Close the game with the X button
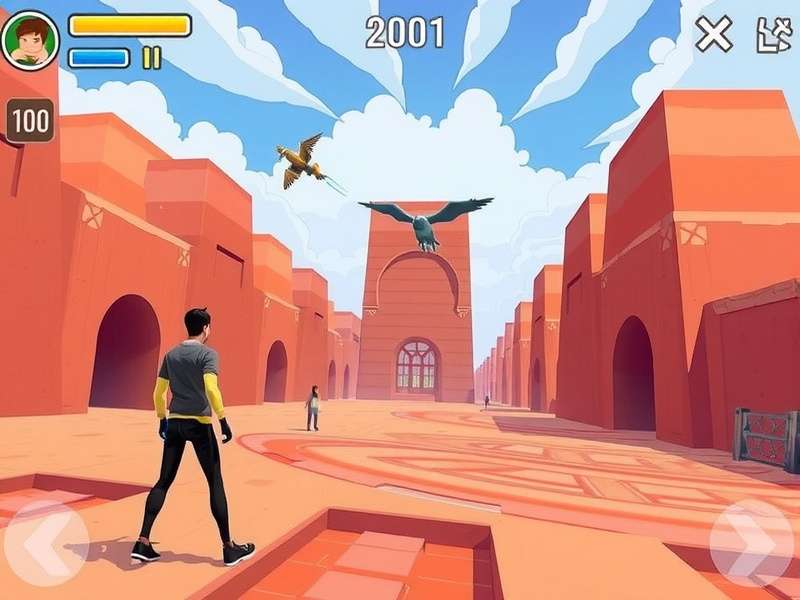Viewport: 800px width, 600px height. tap(714, 35)
